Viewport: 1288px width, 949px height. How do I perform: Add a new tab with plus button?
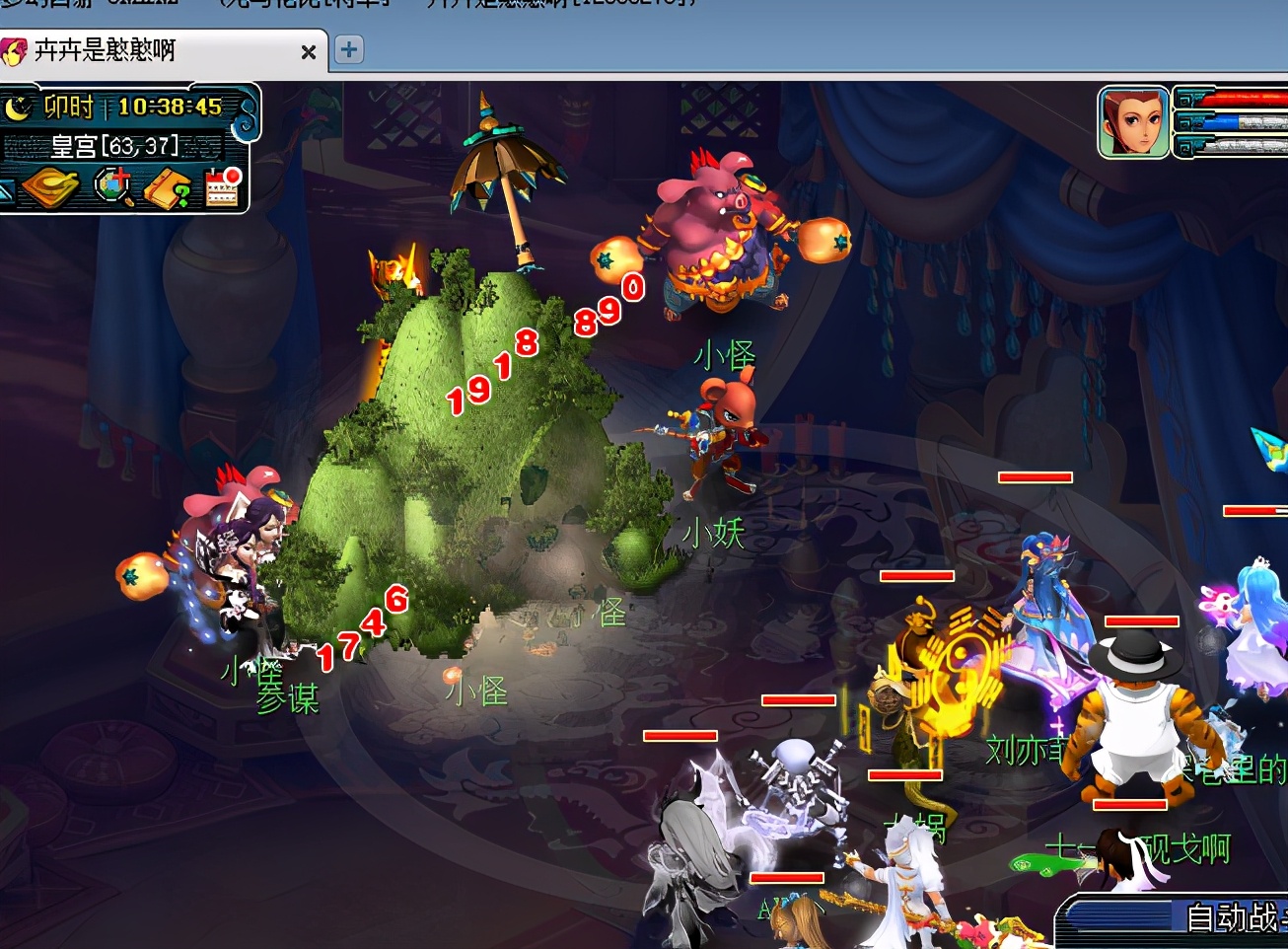349,50
